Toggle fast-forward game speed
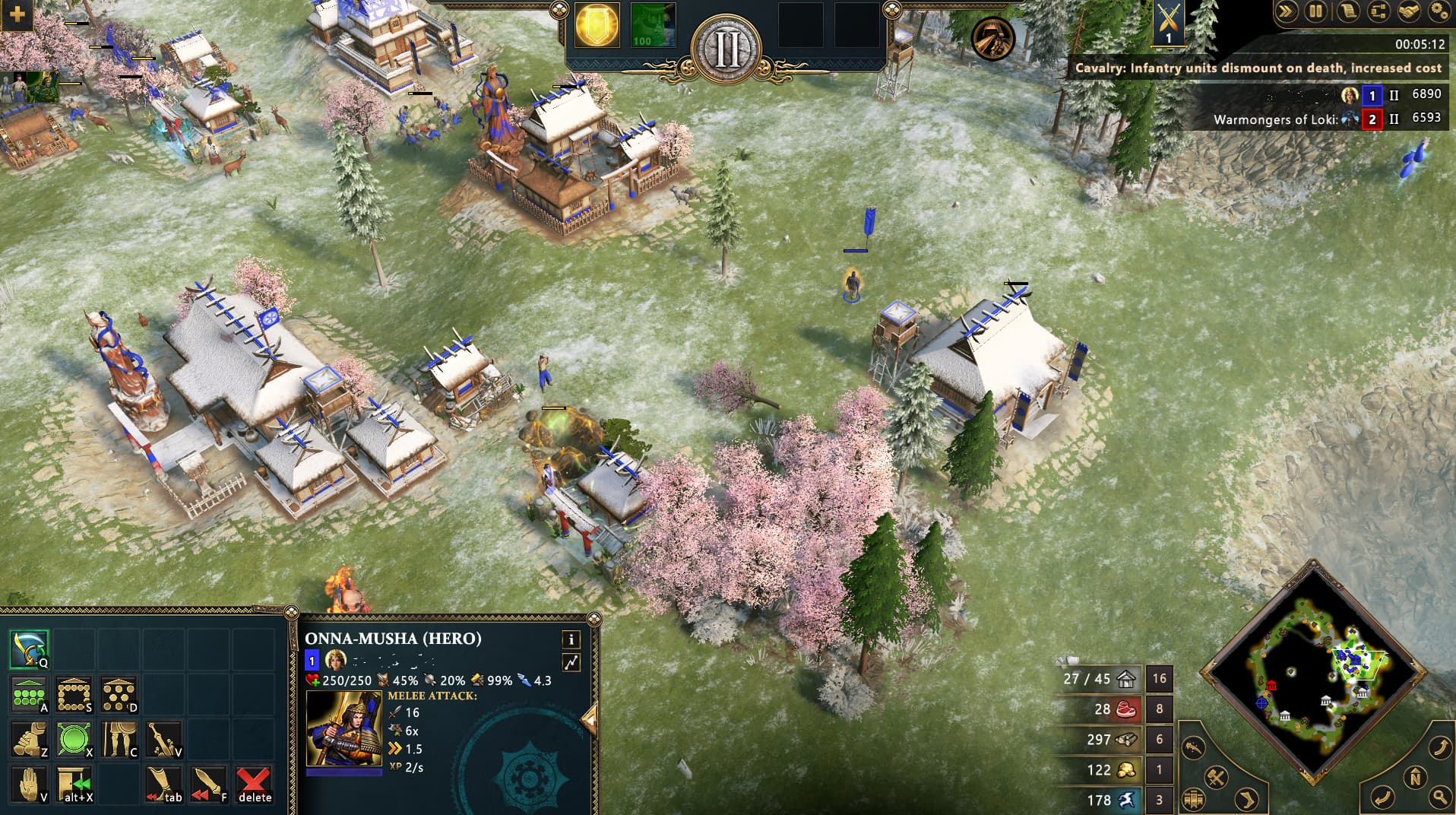This screenshot has width=1456, height=815. pyautogui.click(x=1286, y=11)
